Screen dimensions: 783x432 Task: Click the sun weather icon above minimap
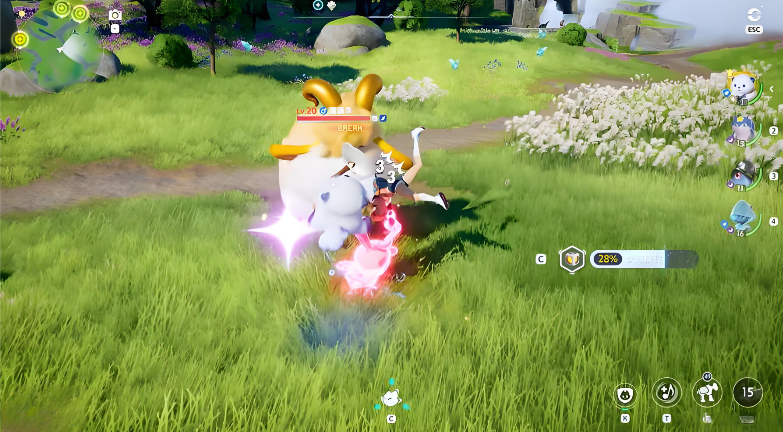(22, 13)
